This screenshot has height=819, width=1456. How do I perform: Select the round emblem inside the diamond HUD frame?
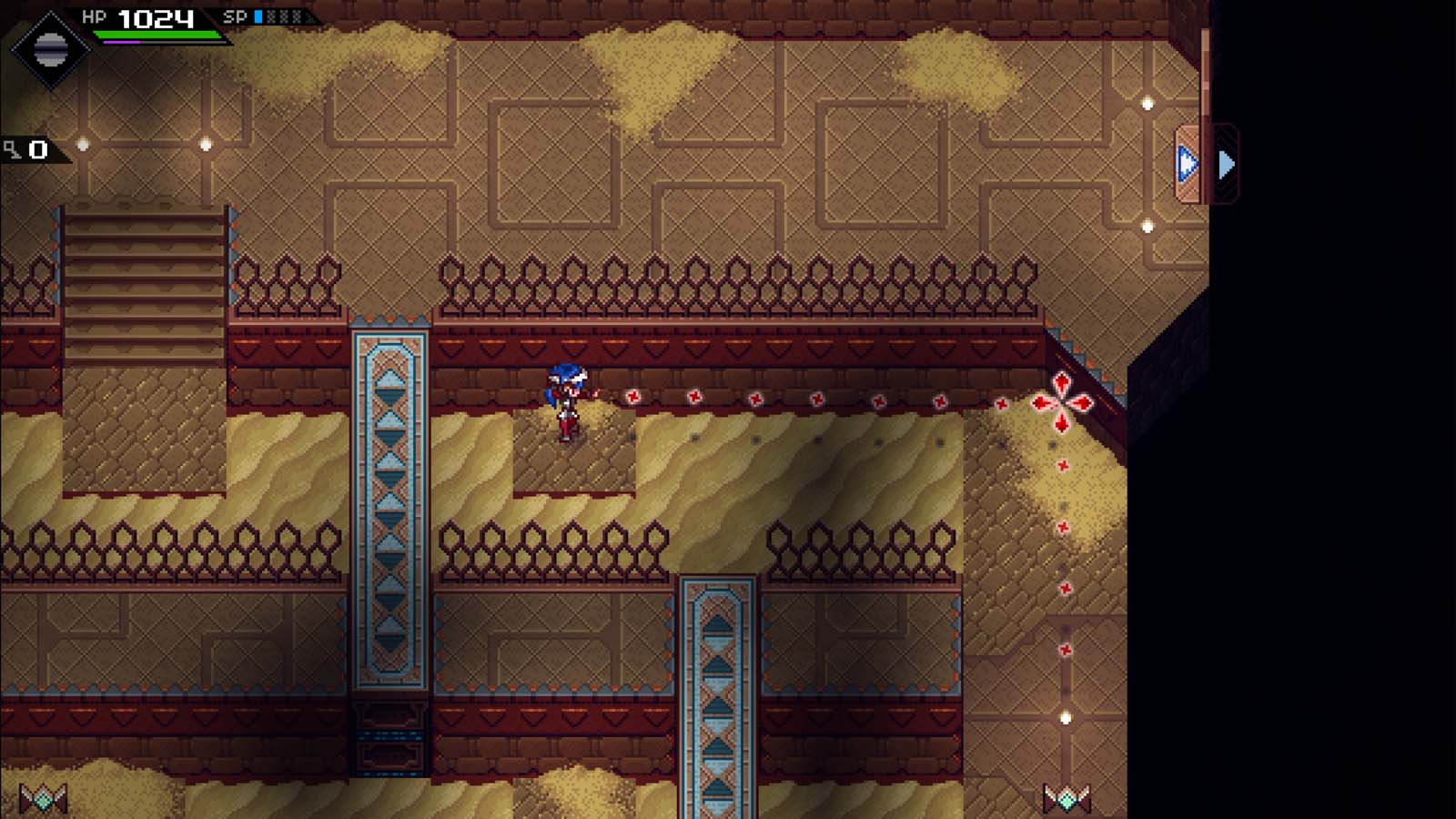click(51, 50)
